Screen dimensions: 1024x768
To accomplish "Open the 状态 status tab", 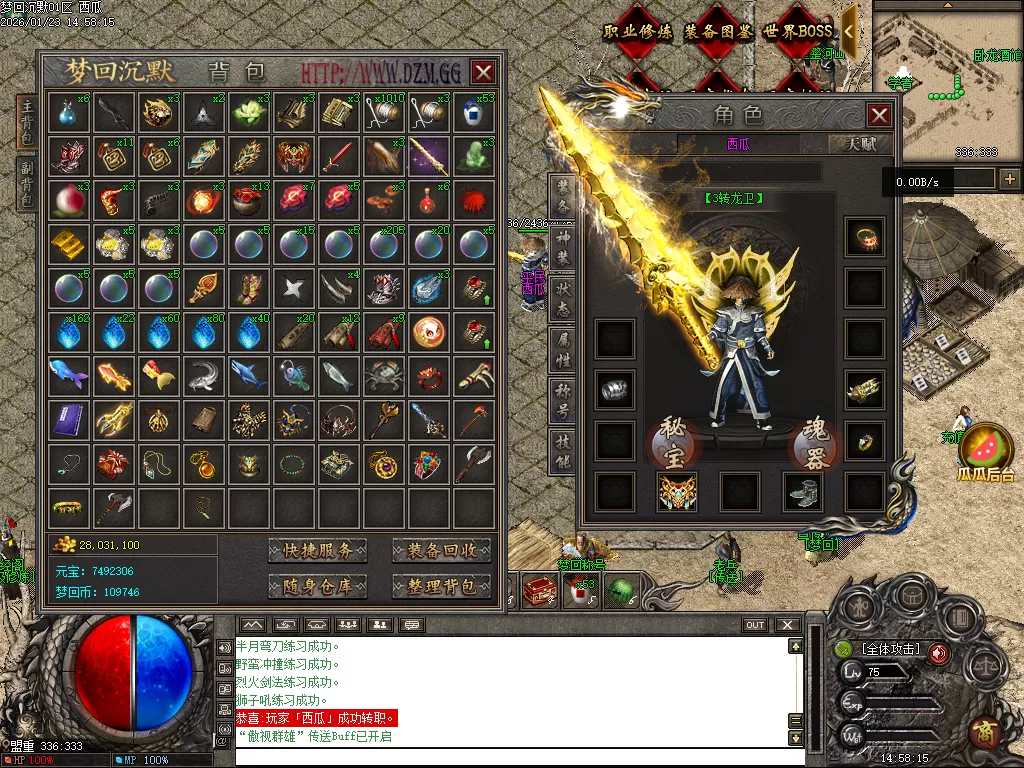I will (x=563, y=299).
